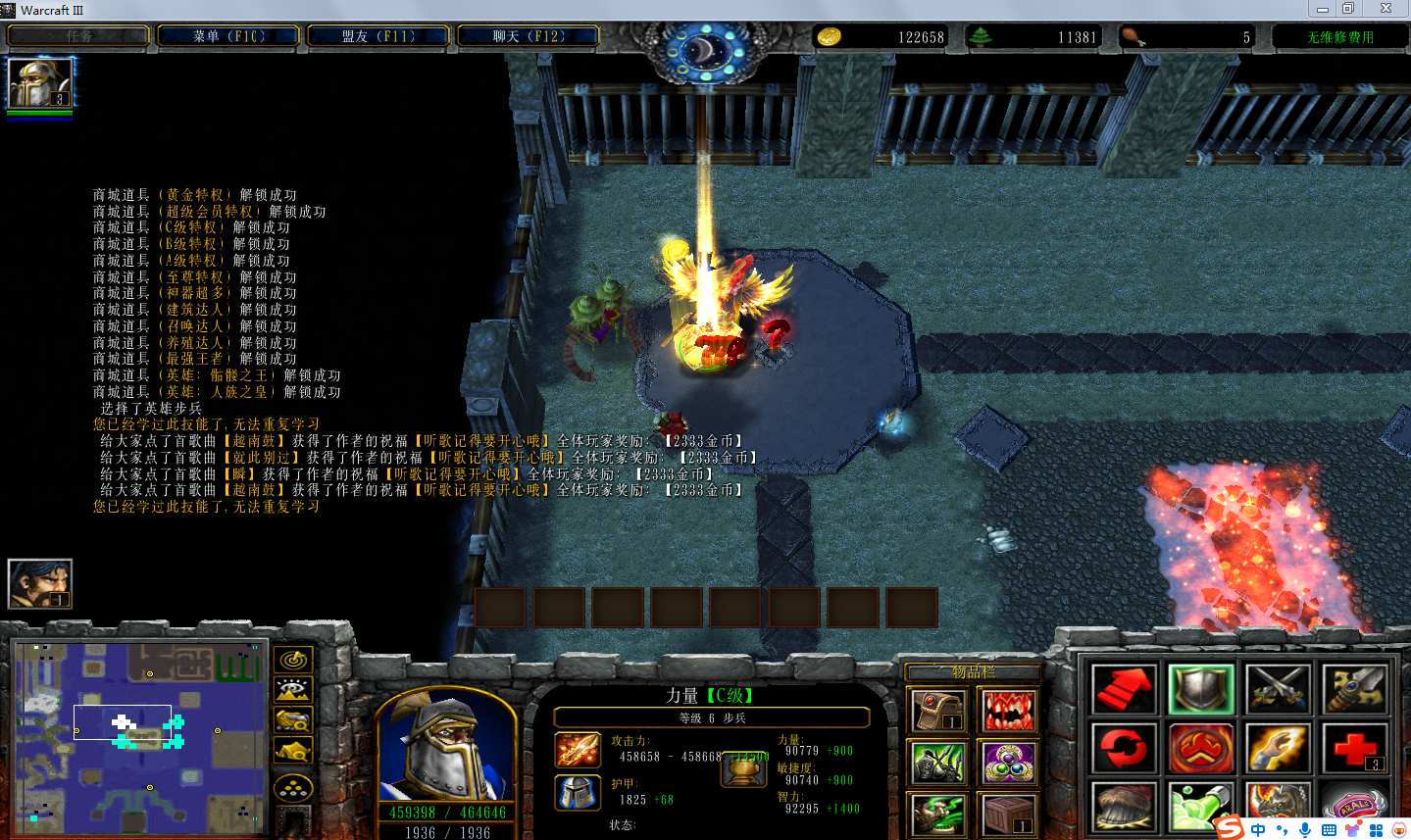Click the formation movement toggle button
This screenshot has height=840, width=1411.
point(293,787)
